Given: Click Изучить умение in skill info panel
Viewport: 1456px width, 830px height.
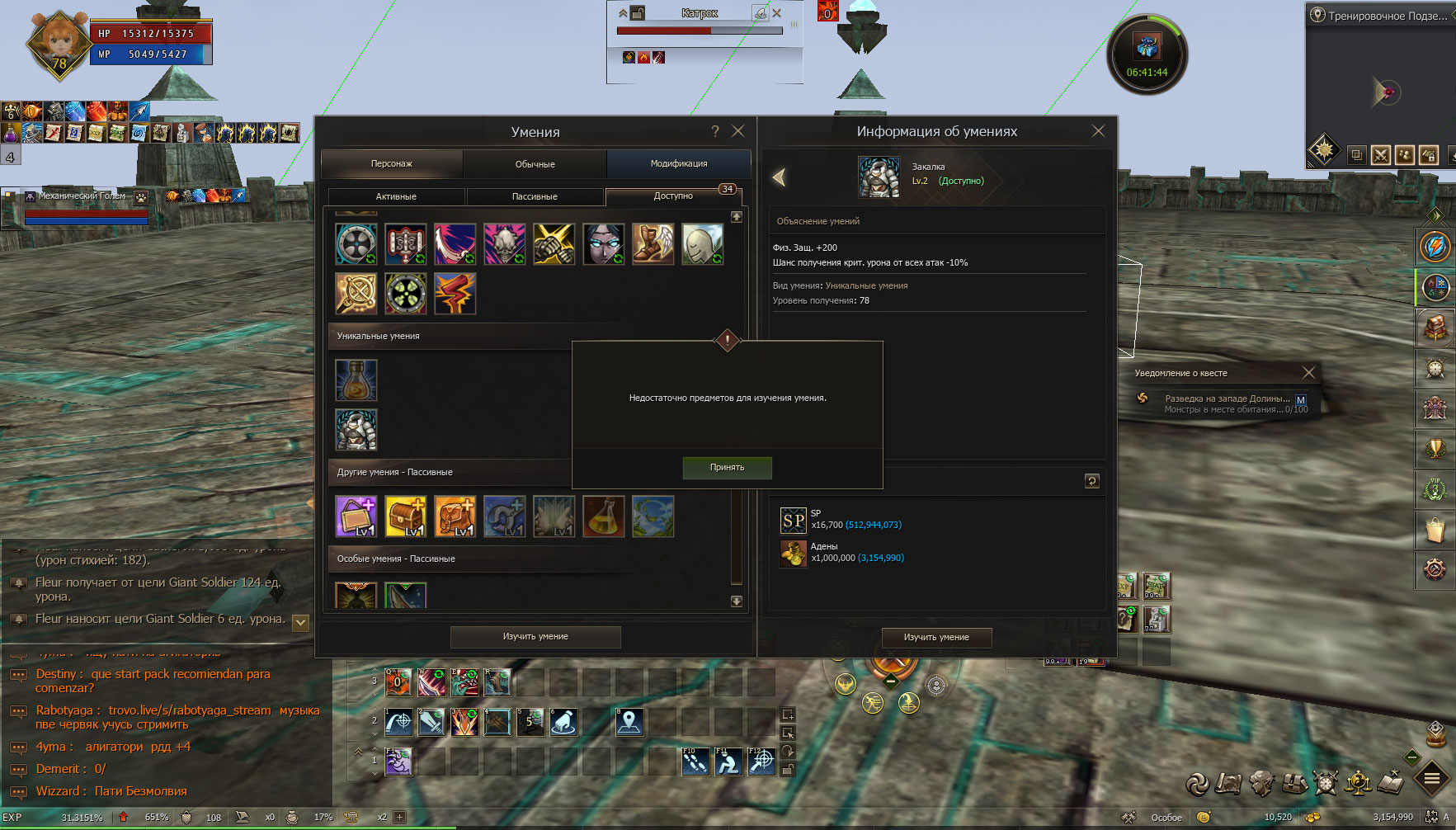Looking at the screenshot, I should point(936,638).
